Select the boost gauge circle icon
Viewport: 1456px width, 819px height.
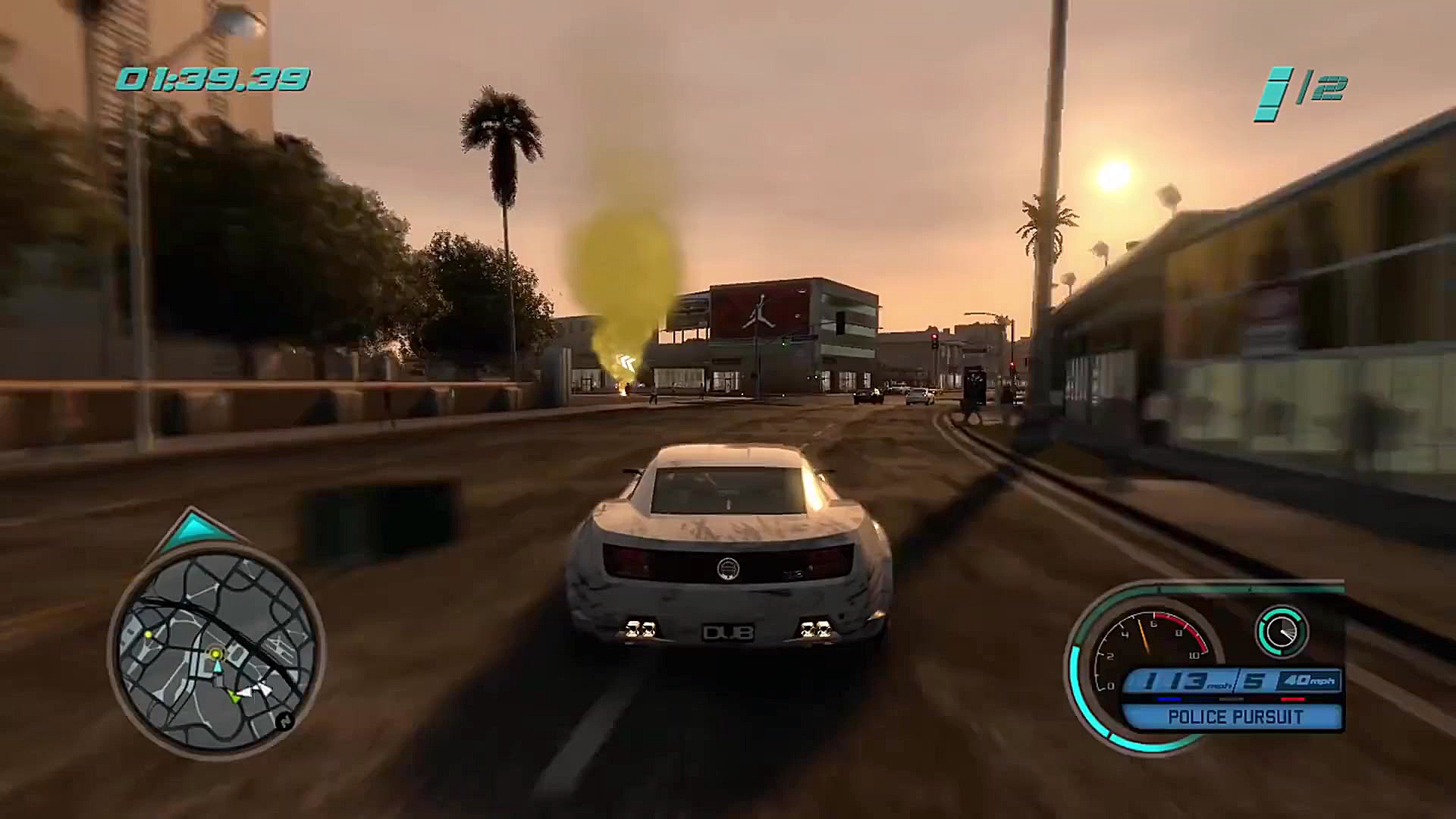[x=1282, y=631]
